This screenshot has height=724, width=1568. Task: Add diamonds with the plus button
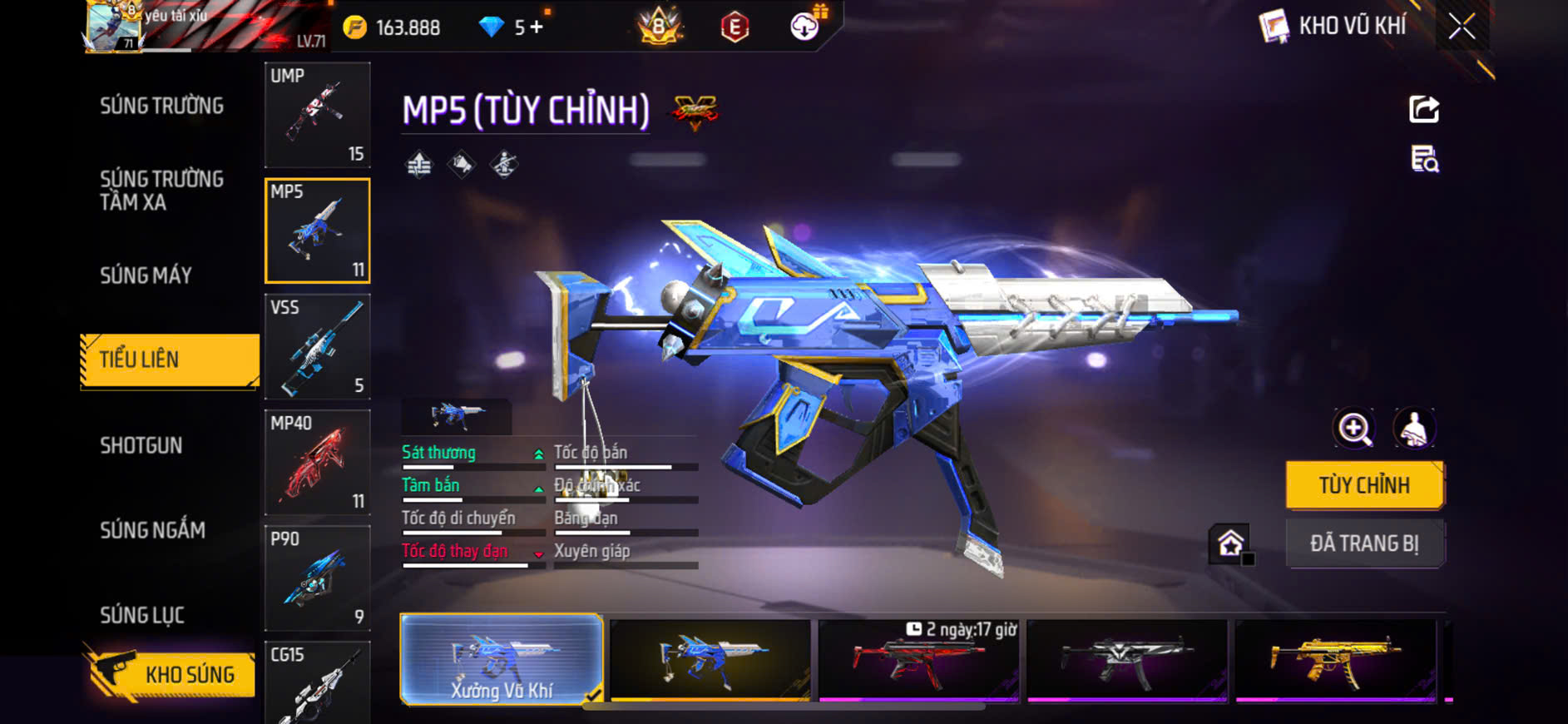[x=537, y=27]
